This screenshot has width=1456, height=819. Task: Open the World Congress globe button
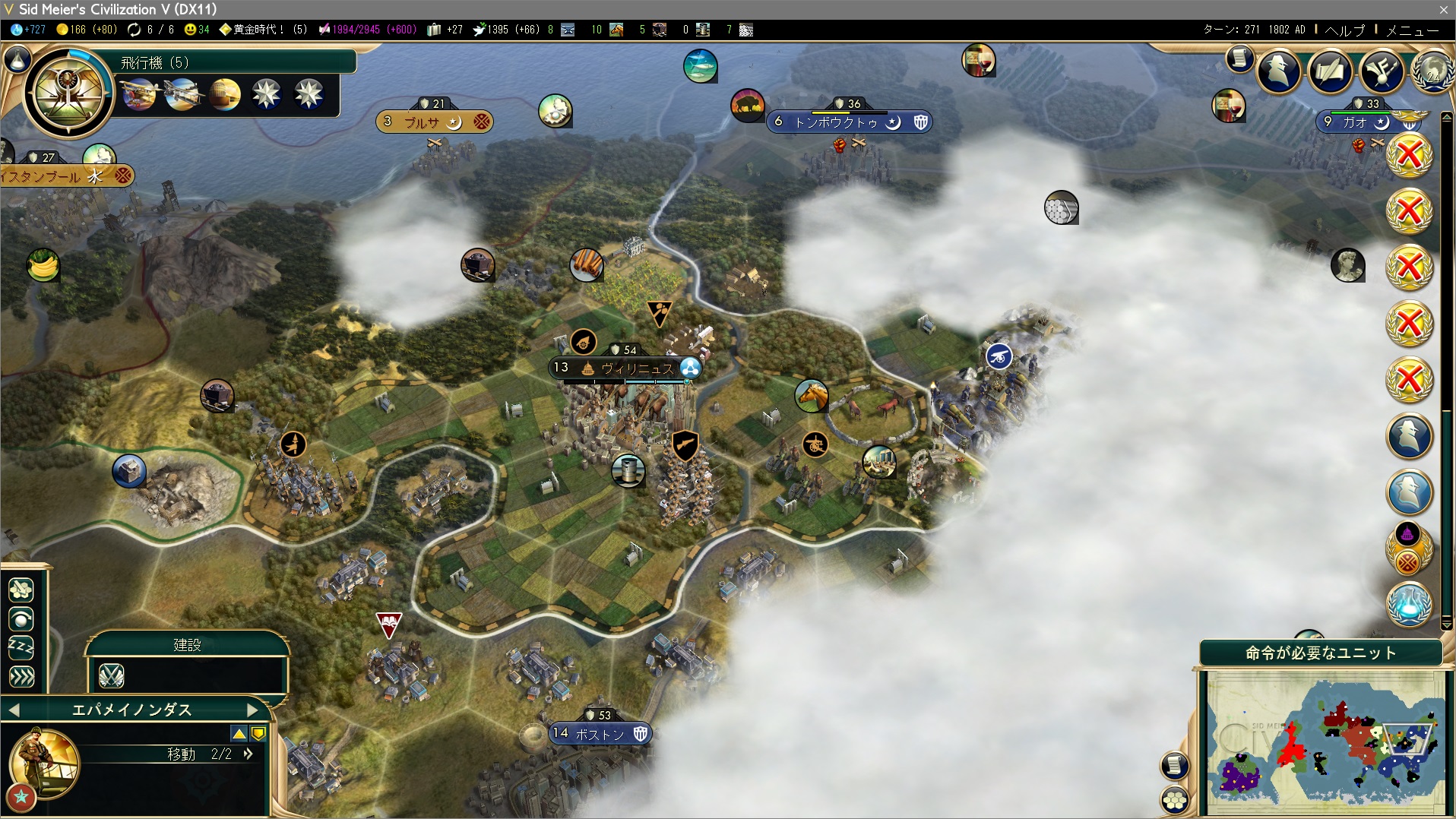[x=1432, y=72]
